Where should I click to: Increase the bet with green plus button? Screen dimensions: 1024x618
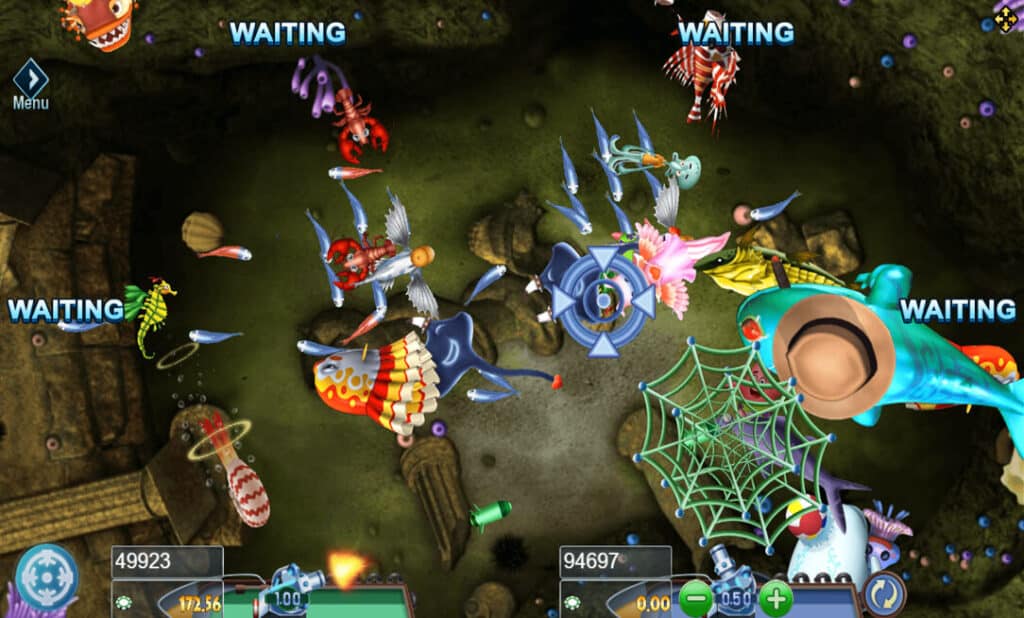coord(775,598)
